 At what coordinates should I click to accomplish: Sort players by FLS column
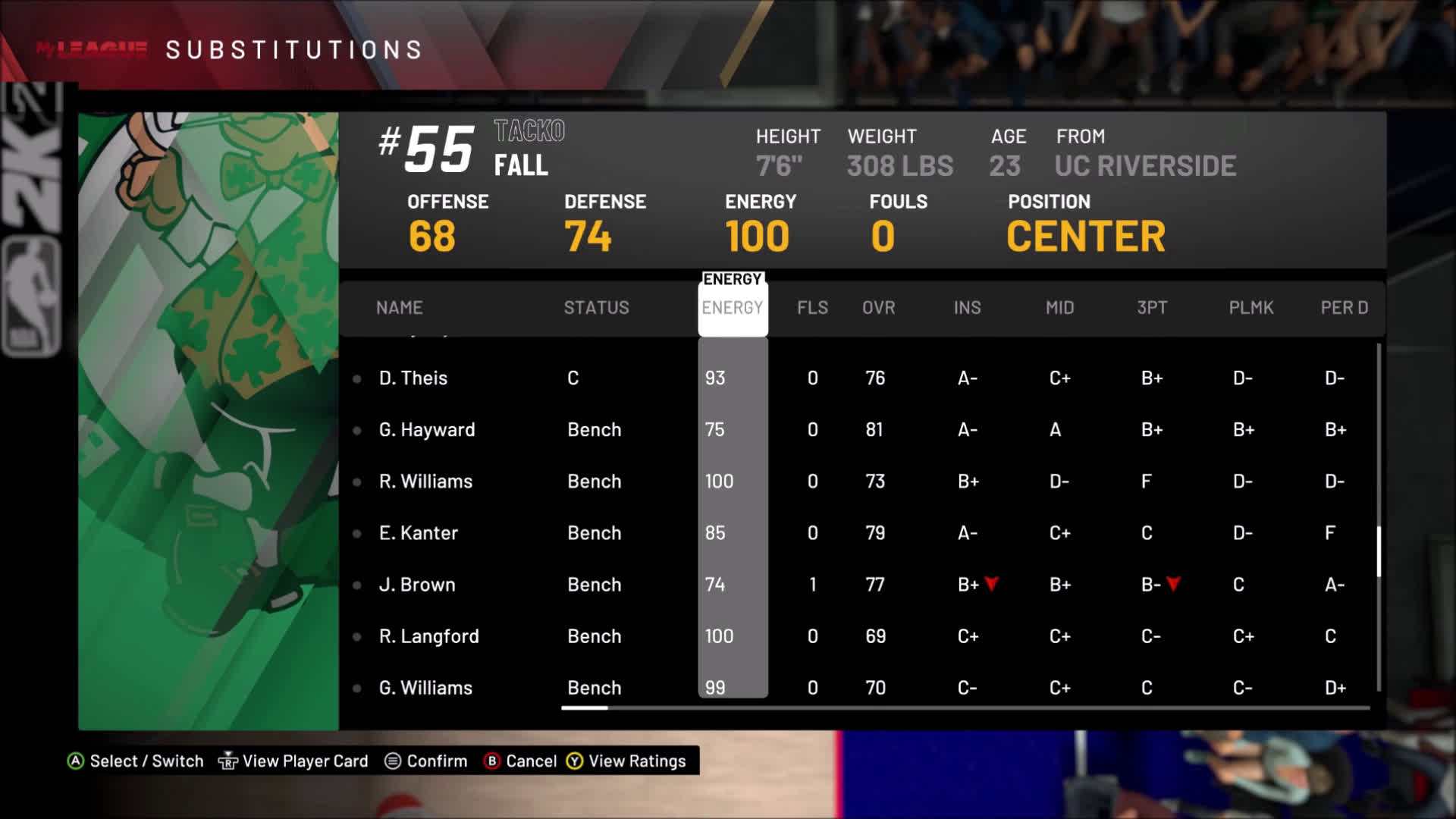812,307
